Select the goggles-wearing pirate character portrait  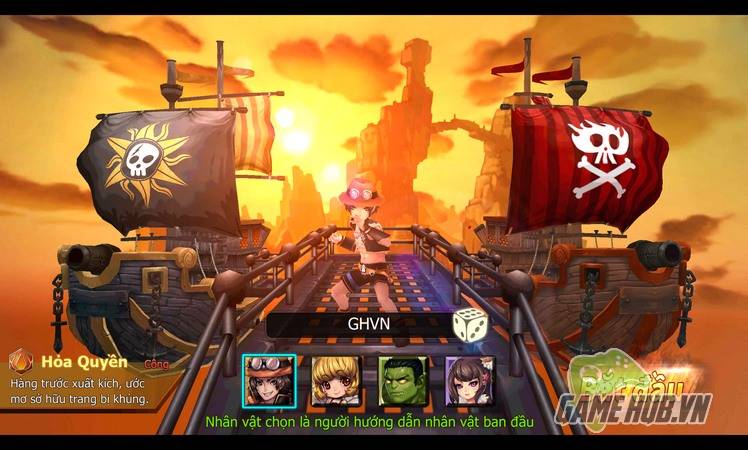click(267, 380)
